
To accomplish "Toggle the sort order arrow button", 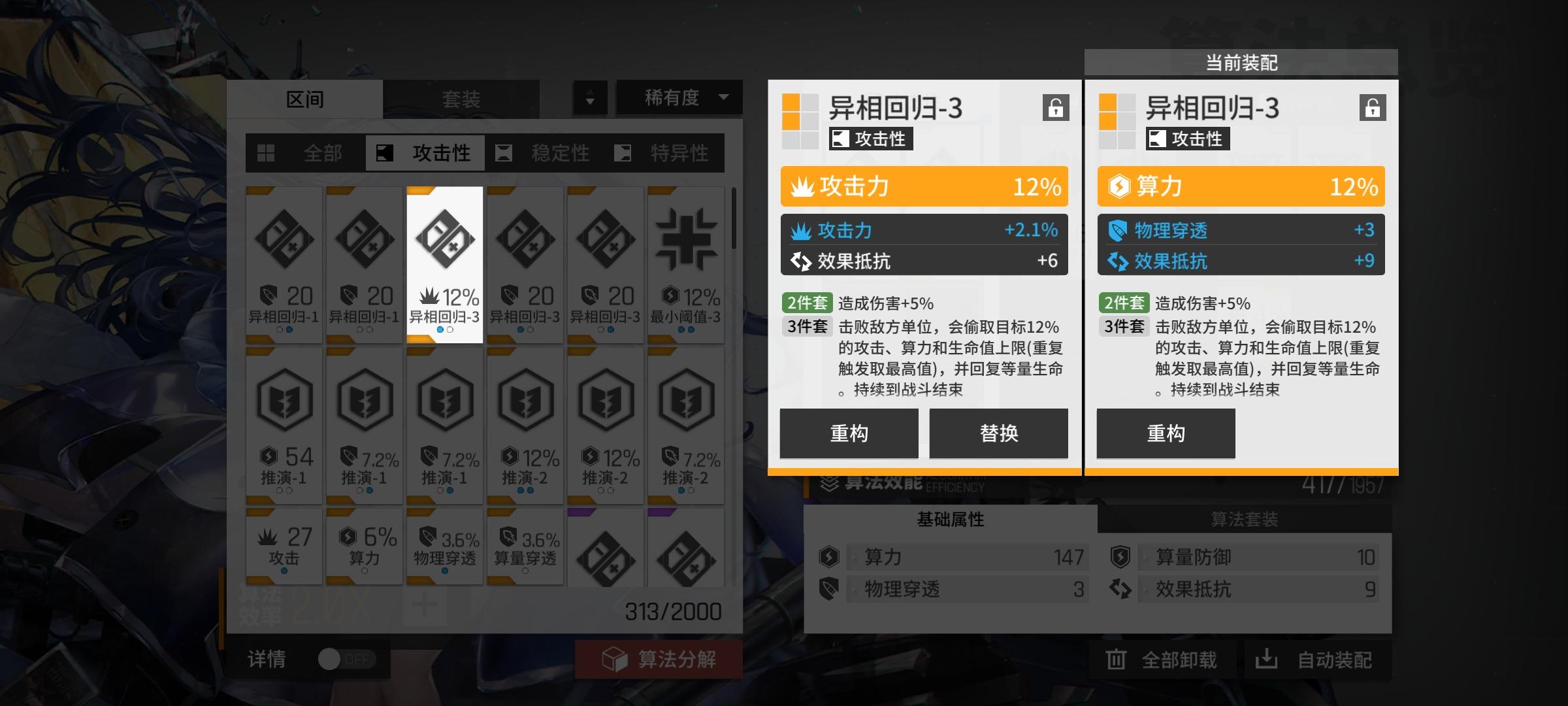I will point(590,98).
